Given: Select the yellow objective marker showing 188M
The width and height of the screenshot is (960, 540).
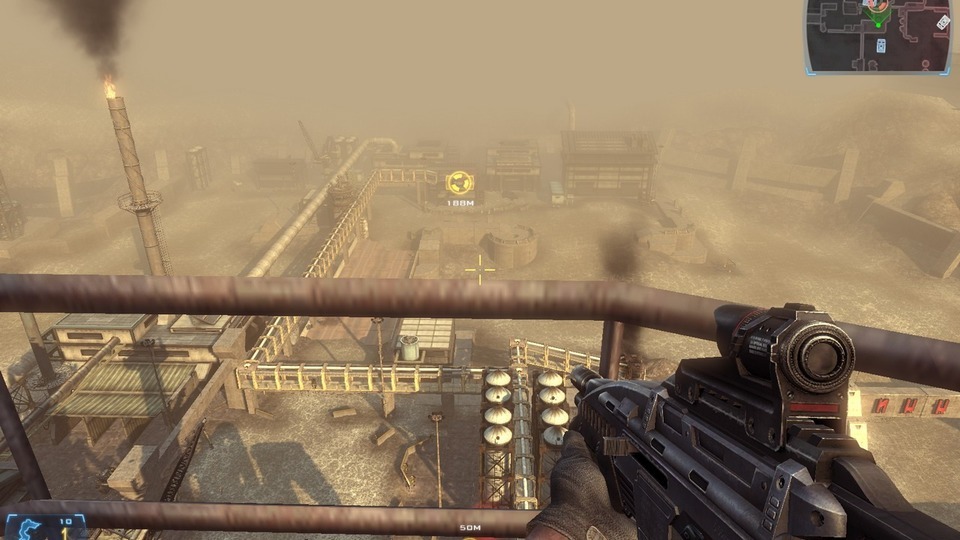Looking at the screenshot, I should coord(460,183).
